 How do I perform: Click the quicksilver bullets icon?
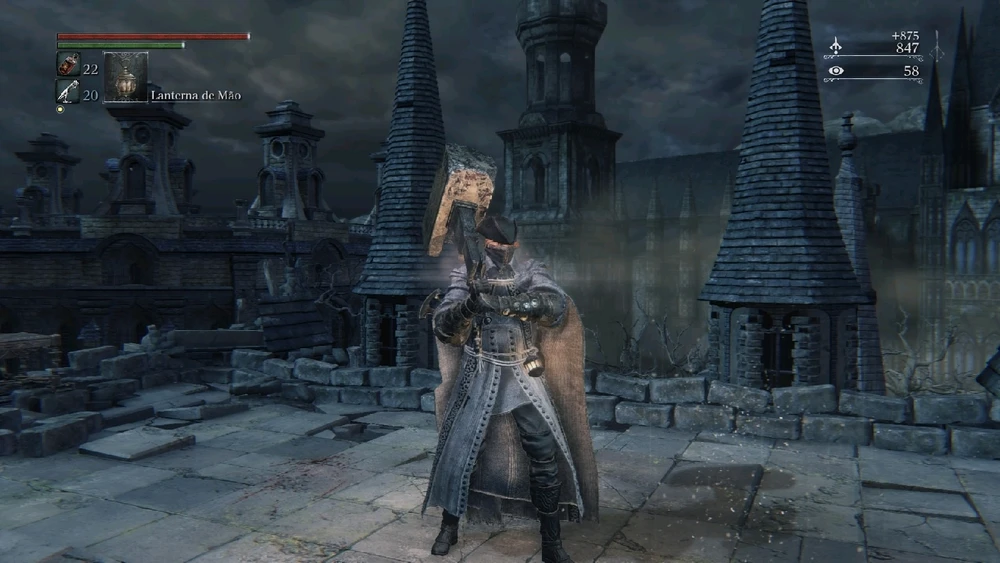(x=66, y=93)
